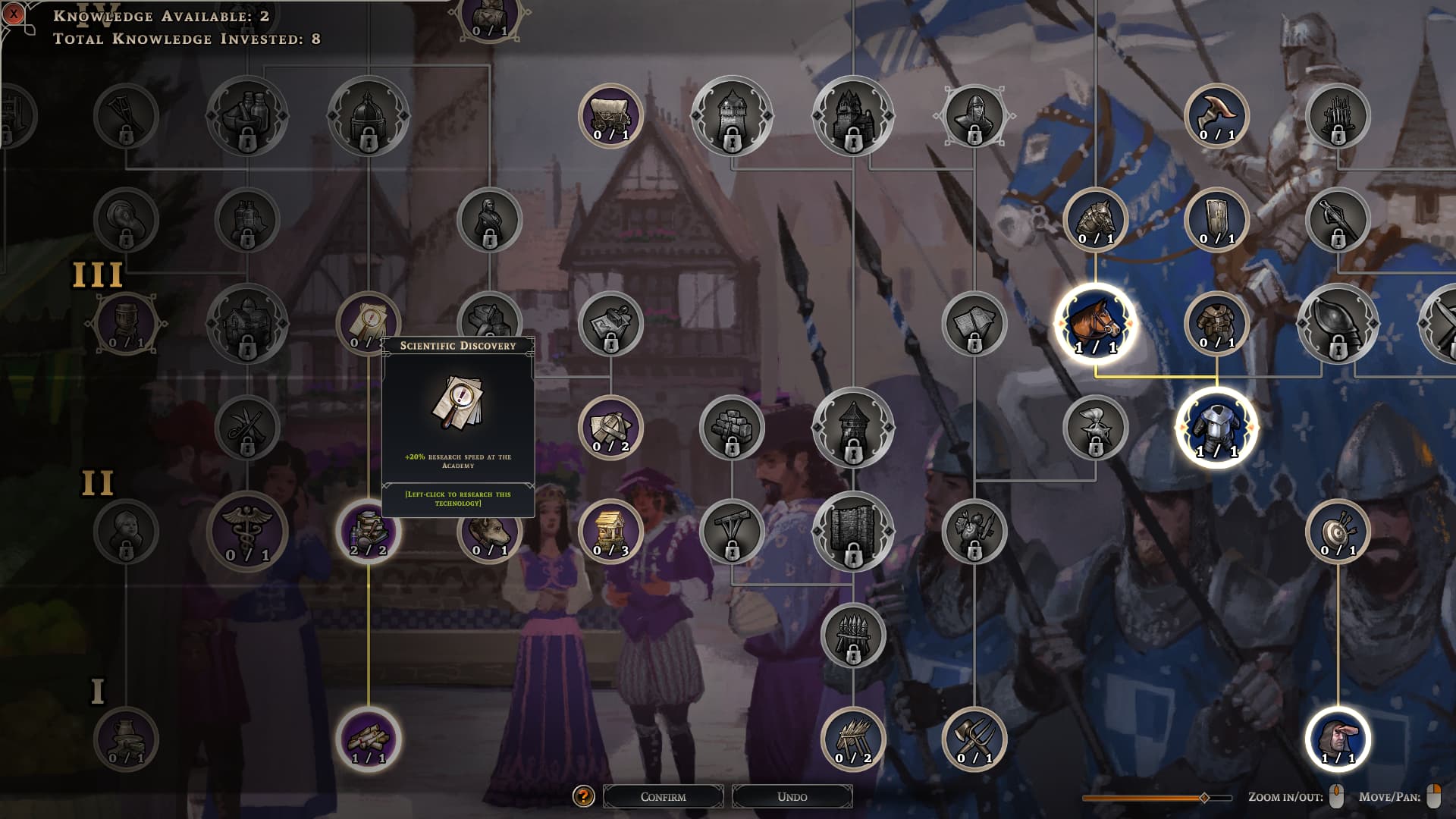
Task: Select the axe and pitchfork technology
Action: click(x=974, y=739)
